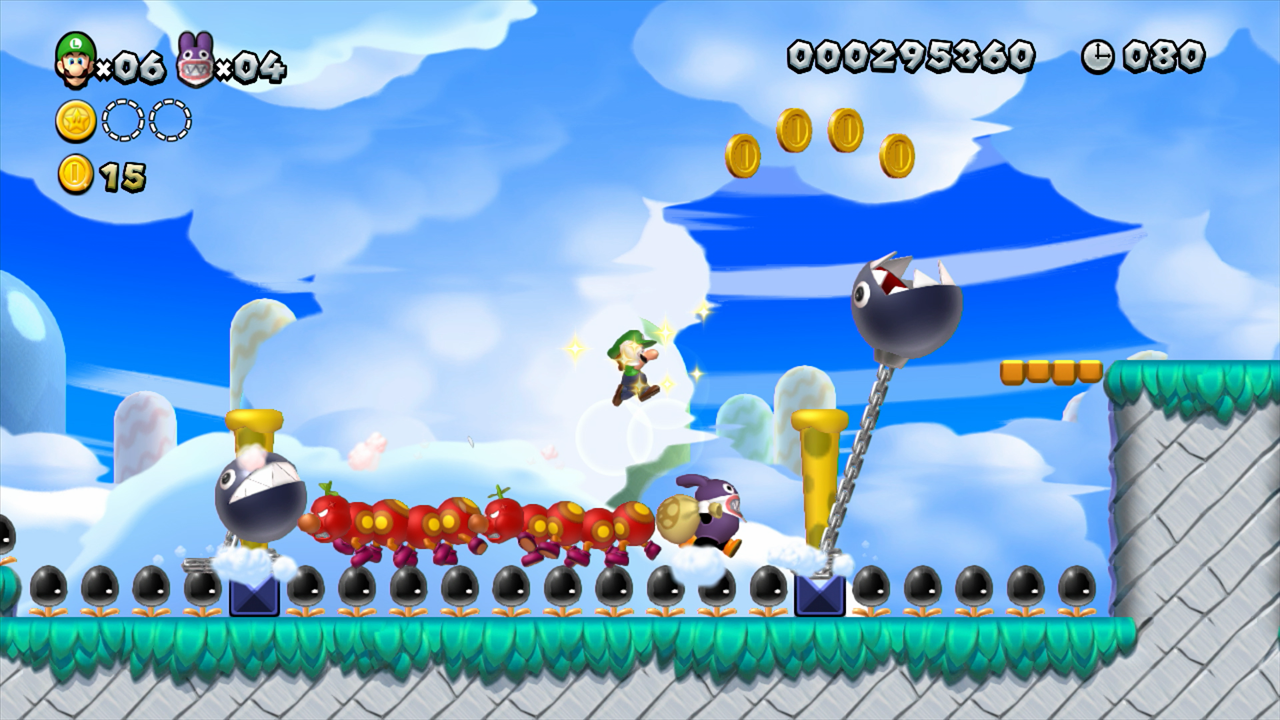Select the gold coin counter icon
The image size is (1280, 720).
76,175
